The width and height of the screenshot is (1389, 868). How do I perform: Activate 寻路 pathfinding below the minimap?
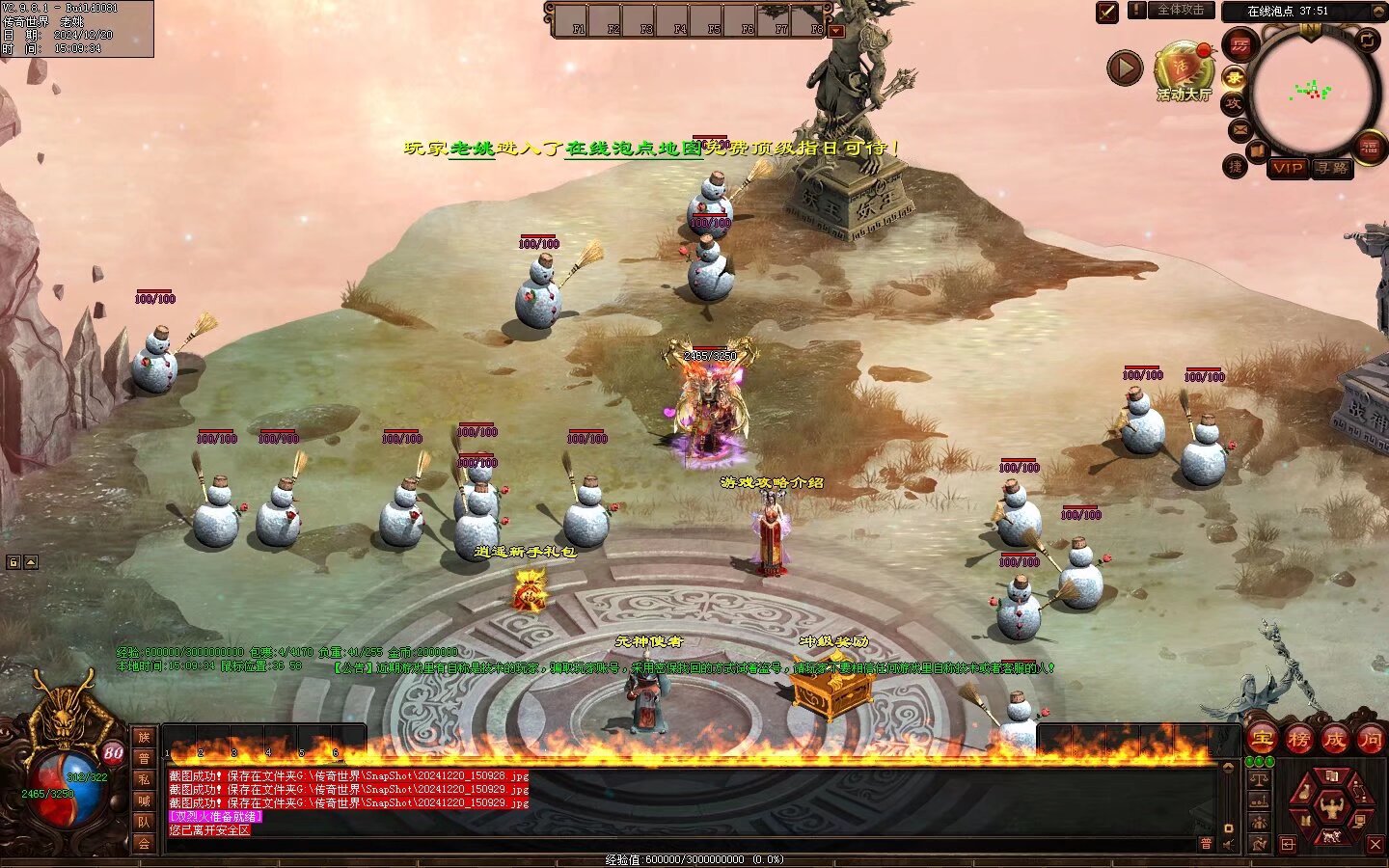pos(1332,168)
